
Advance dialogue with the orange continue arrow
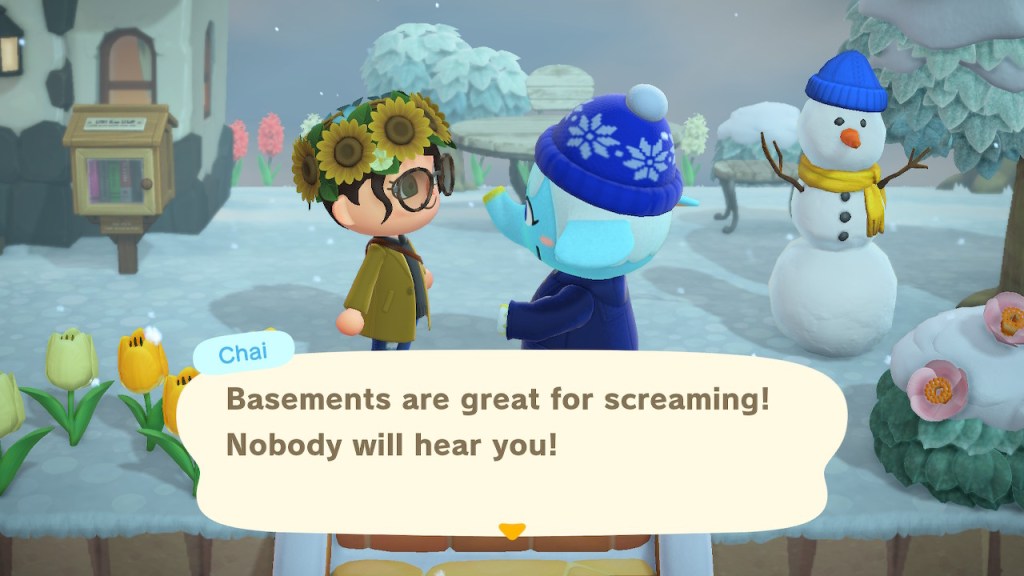pyautogui.click(x=512, y=531)
